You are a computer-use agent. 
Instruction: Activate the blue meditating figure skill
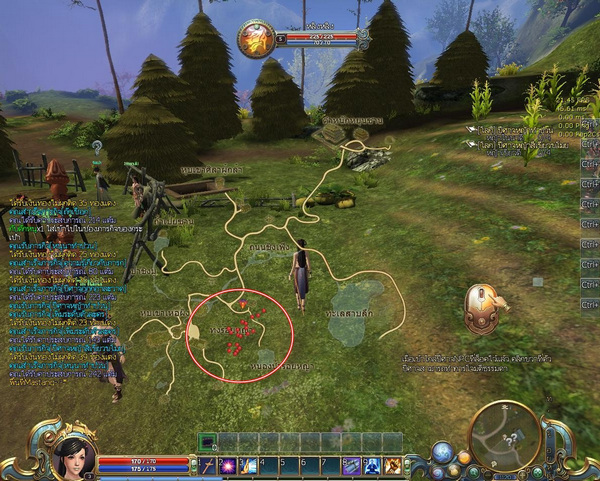pyautogui.click(x=371, y=465)
